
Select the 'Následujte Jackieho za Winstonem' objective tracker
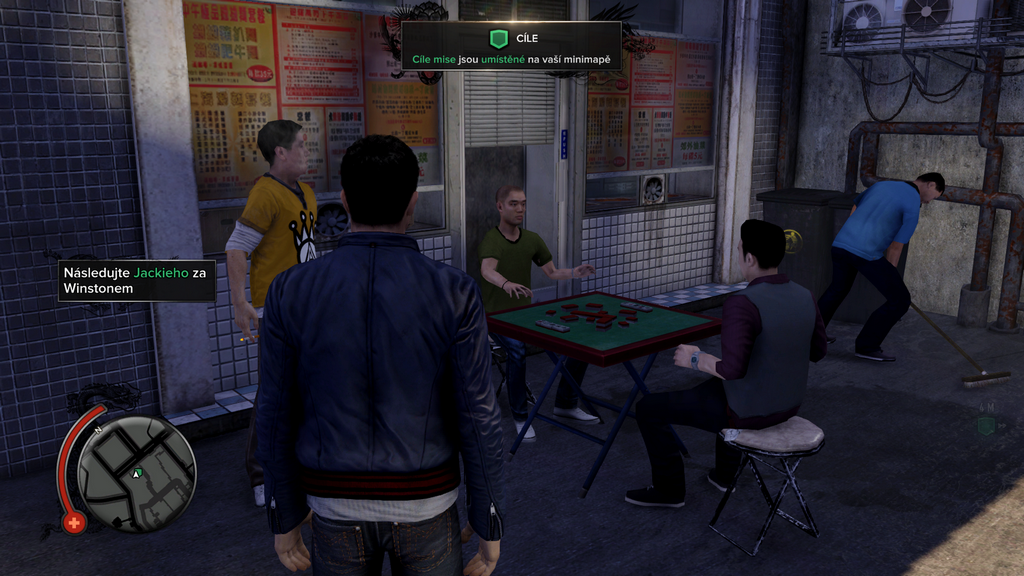(x=137, y=280)
